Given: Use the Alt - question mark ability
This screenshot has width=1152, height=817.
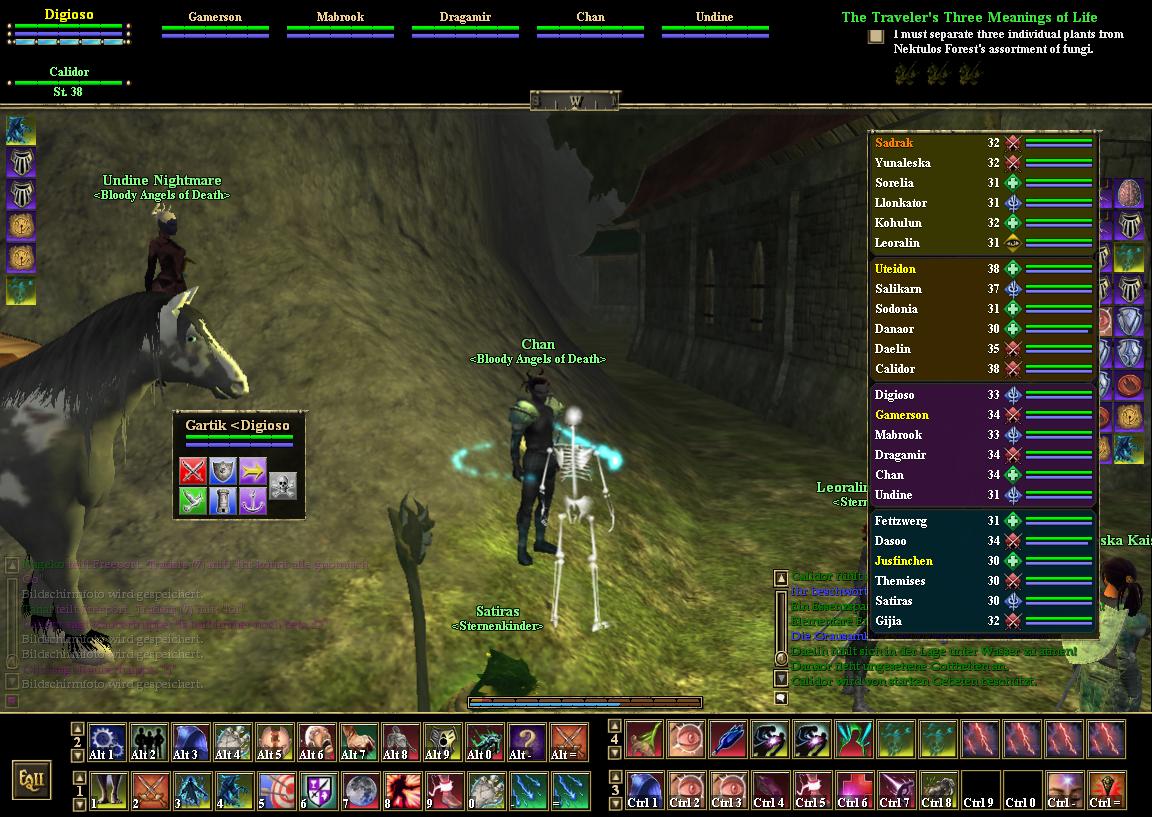Looking at the screenshot, I should pyautogui.click(x=527, y=743).
